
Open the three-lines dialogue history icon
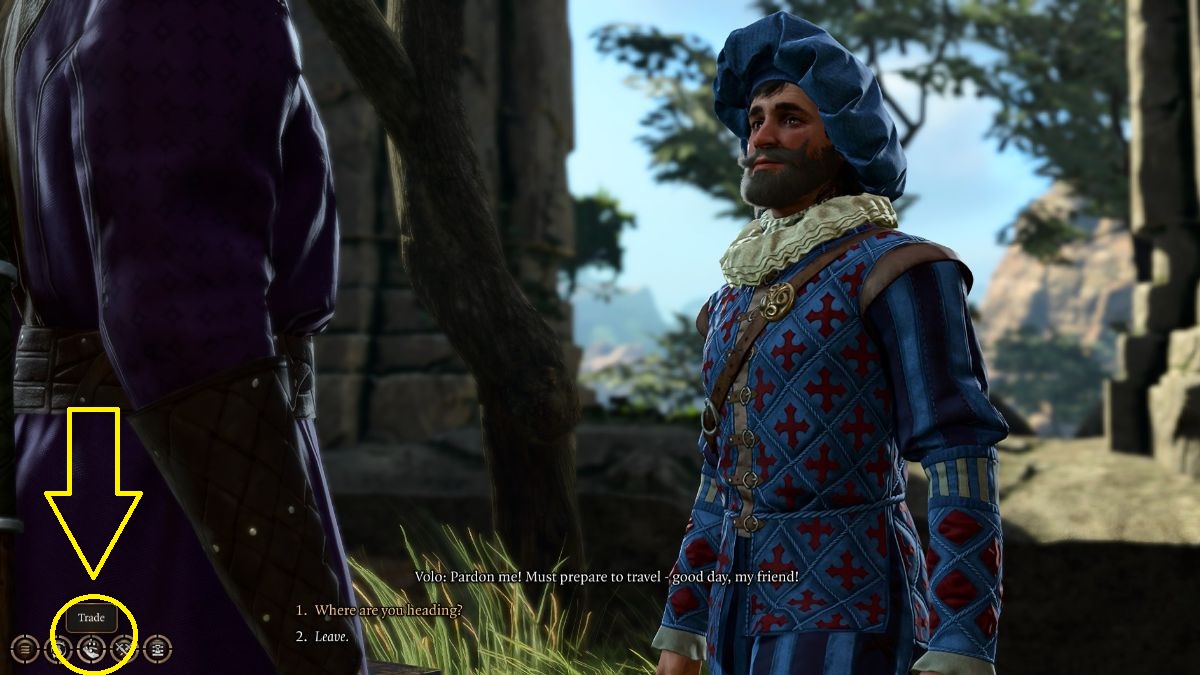pos(25,649)
